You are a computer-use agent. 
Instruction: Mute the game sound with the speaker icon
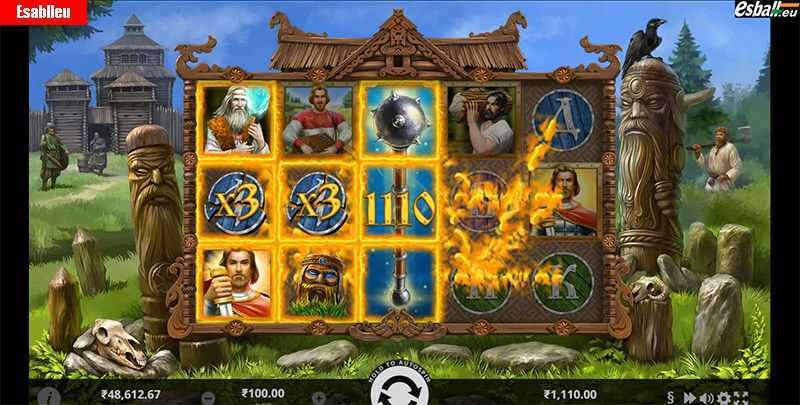[x=706, y=398]
